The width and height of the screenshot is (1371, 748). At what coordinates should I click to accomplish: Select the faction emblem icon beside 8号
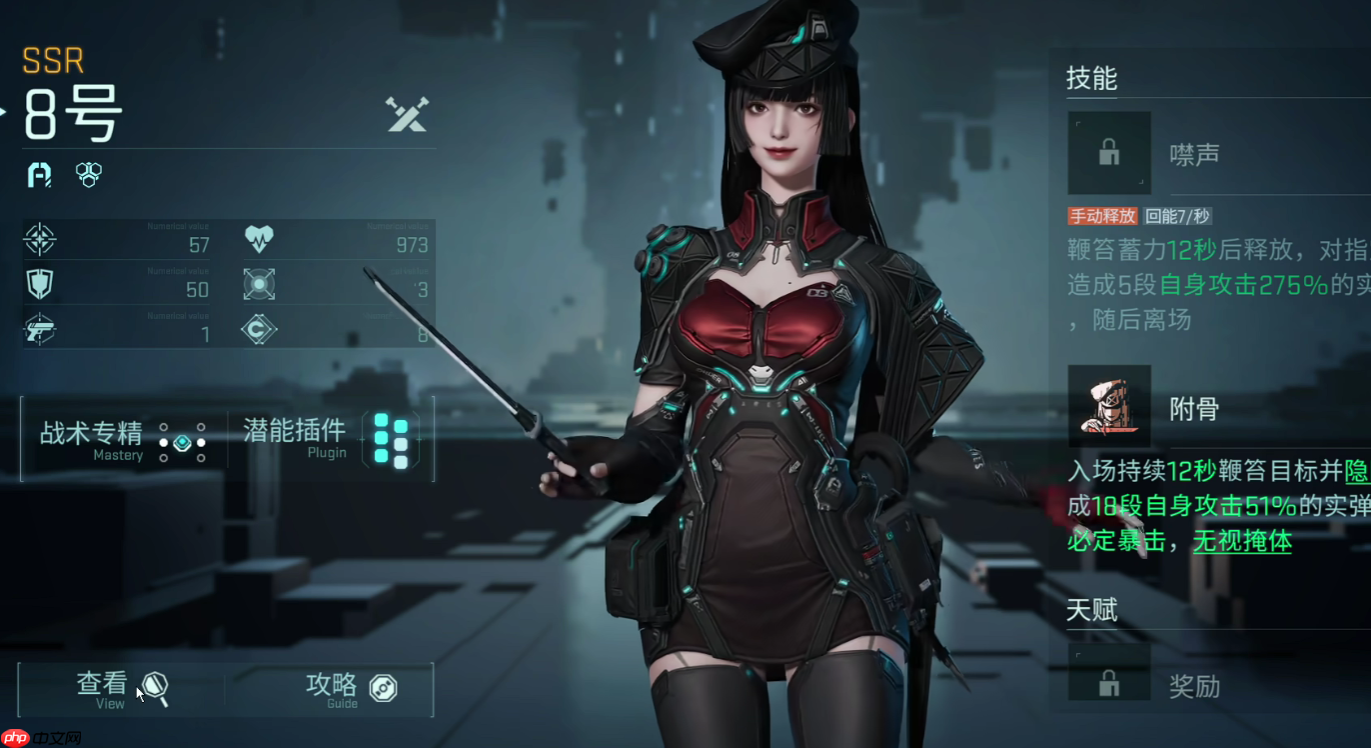39,175
